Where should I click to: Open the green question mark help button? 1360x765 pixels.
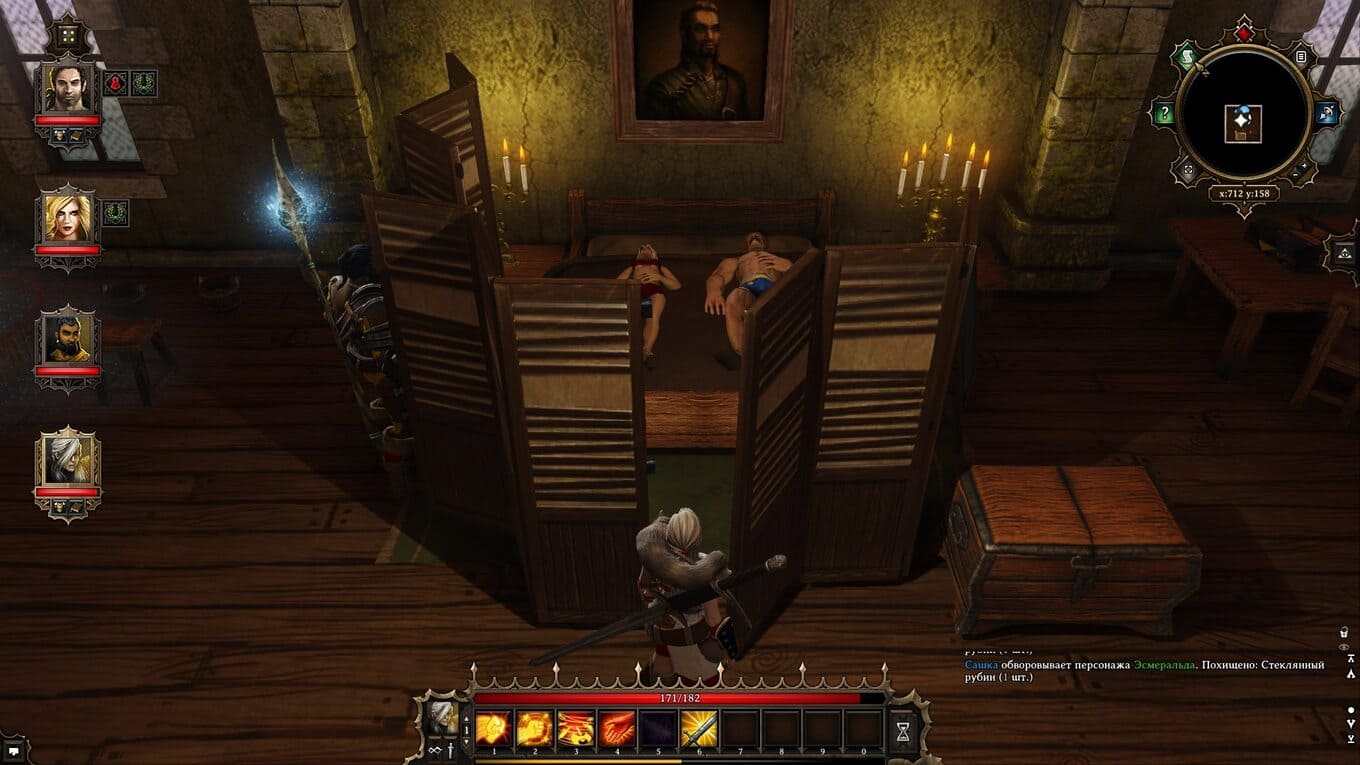pyautogui.click(x=1163, y=114)
